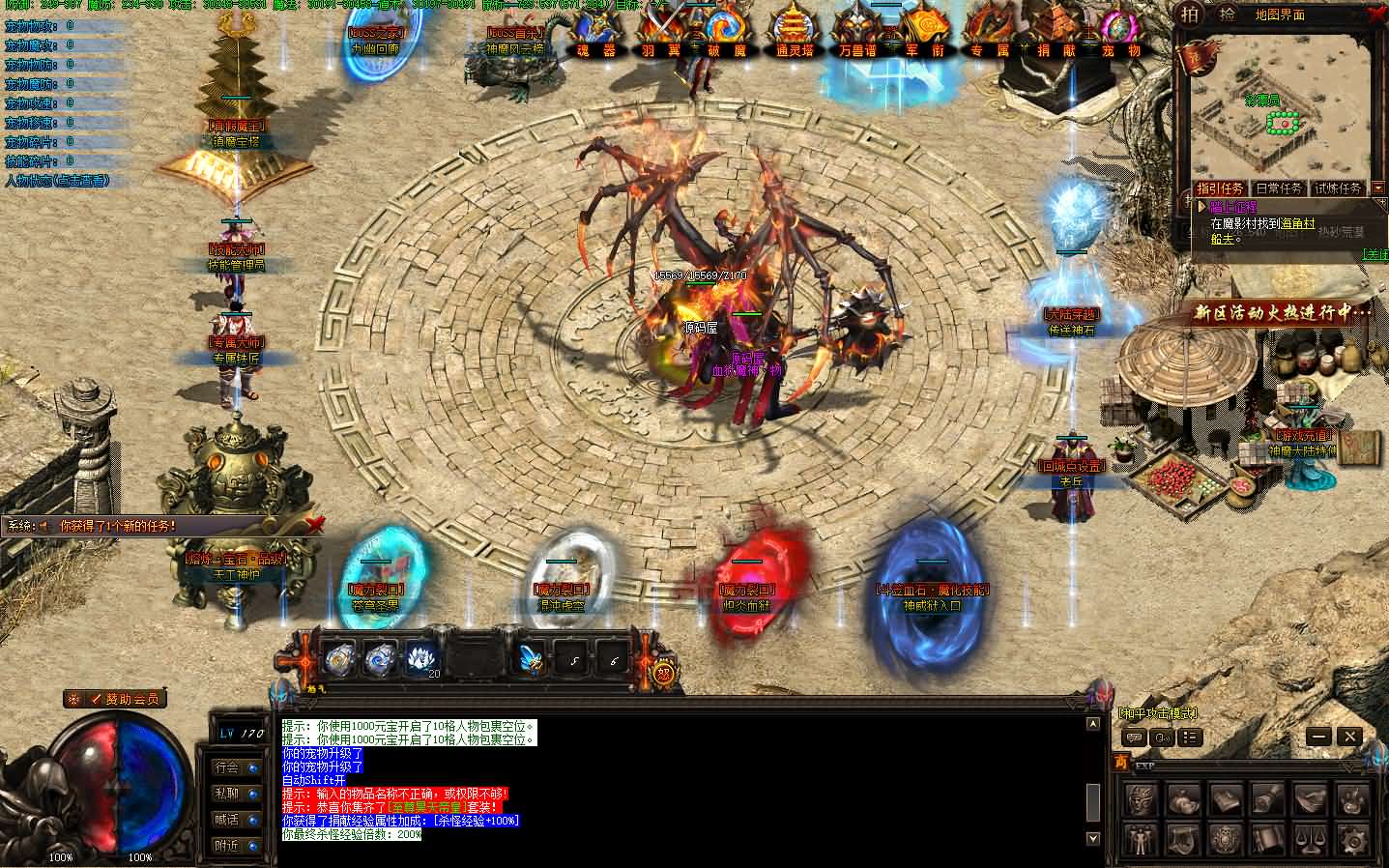1389x868 pixels.
Task: Toggle the 和平攻击模式 attack mode label
Action: click(1157, 714)
